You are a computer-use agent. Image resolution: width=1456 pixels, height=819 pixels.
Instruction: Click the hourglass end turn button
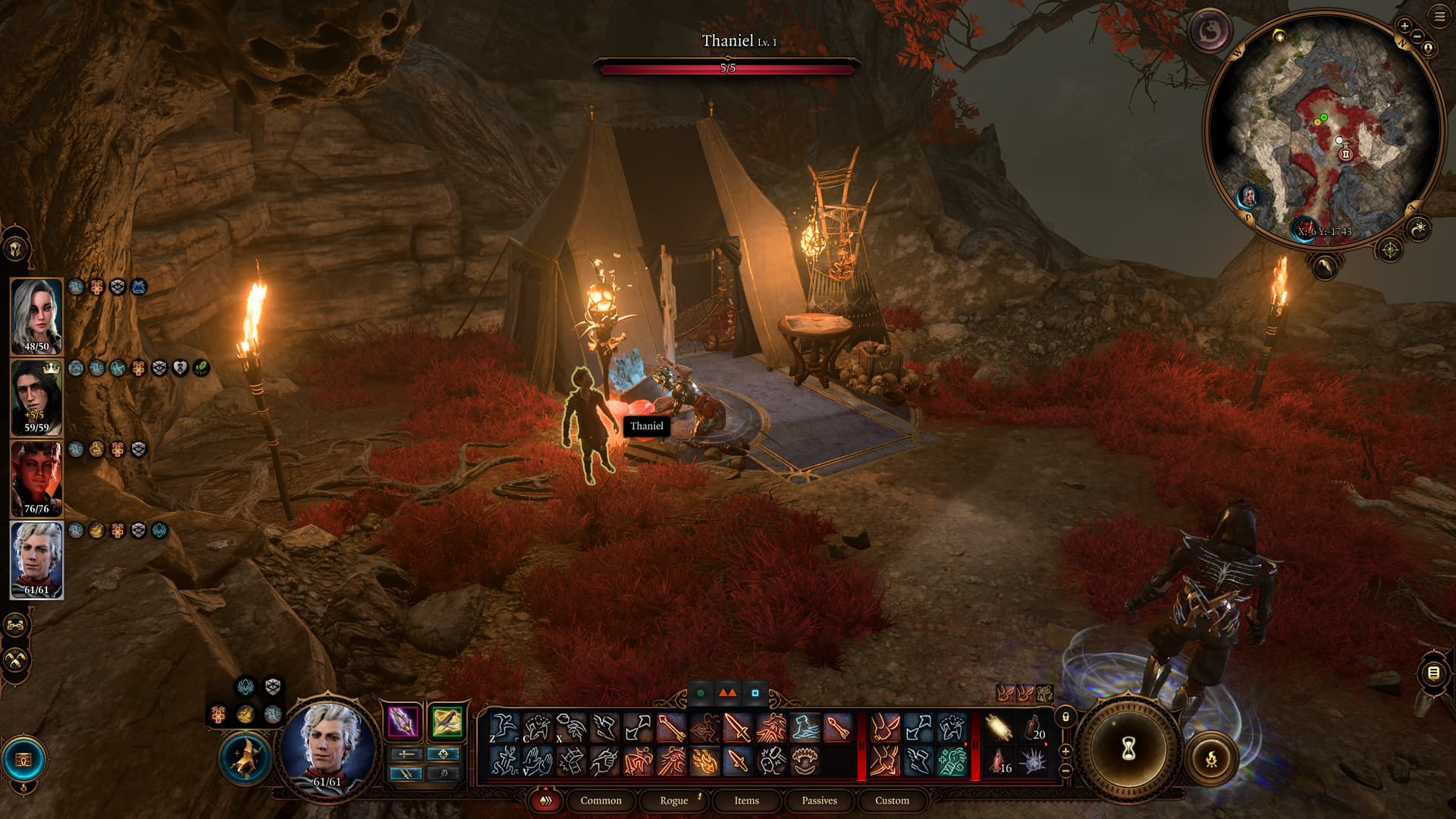click(1128, 749)
